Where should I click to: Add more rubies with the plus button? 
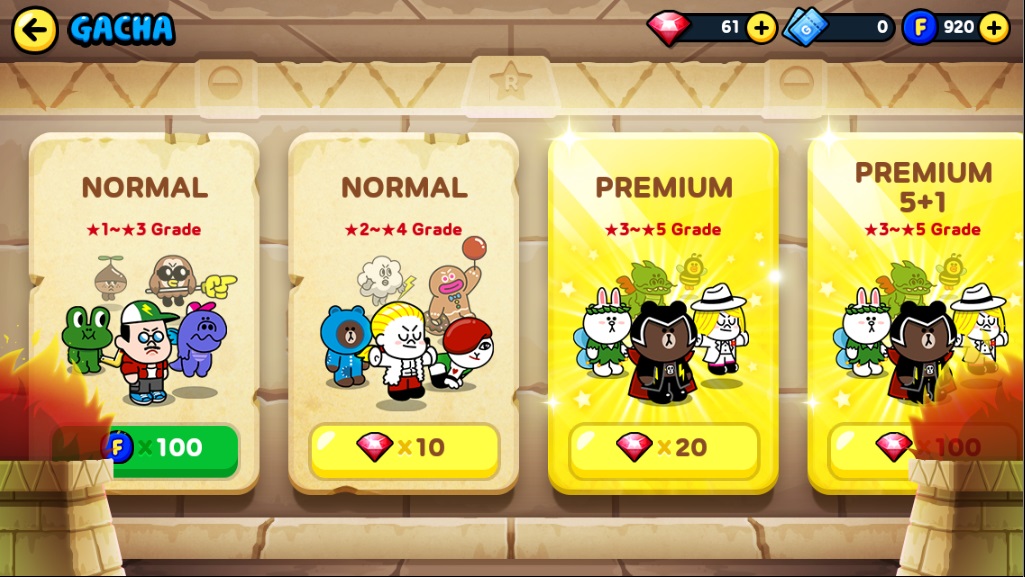pyautogui.click(x=761, y=27)
